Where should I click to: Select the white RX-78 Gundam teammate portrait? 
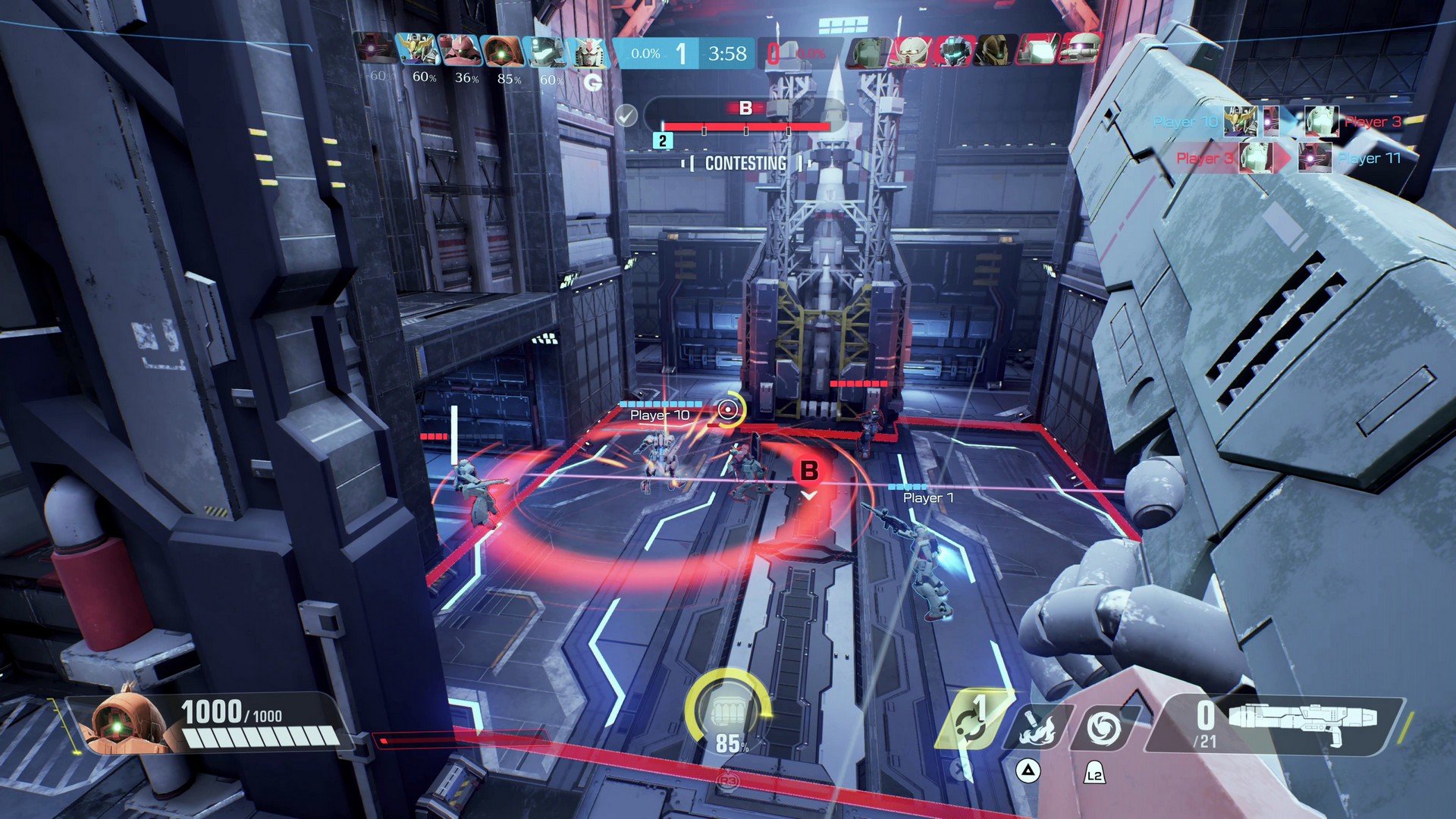(588, 52)
